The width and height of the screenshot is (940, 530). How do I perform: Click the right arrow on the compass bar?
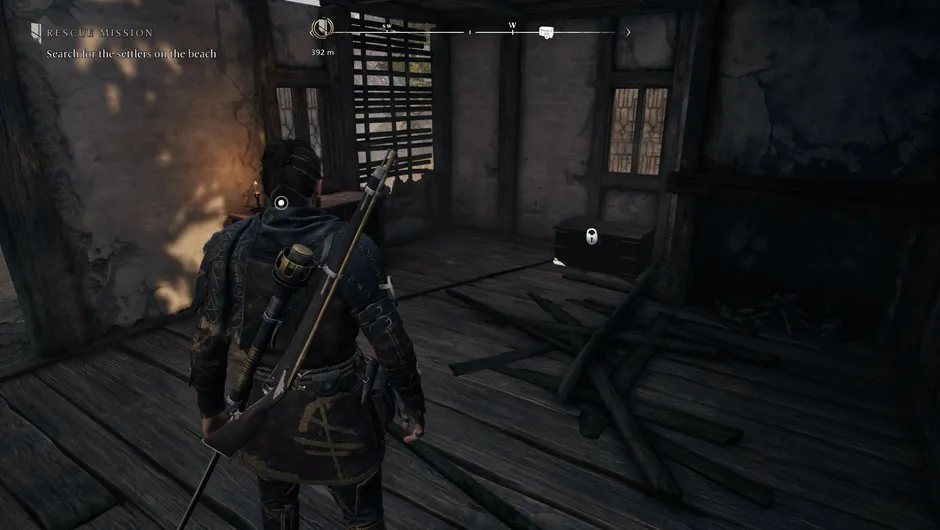(627, 32)
